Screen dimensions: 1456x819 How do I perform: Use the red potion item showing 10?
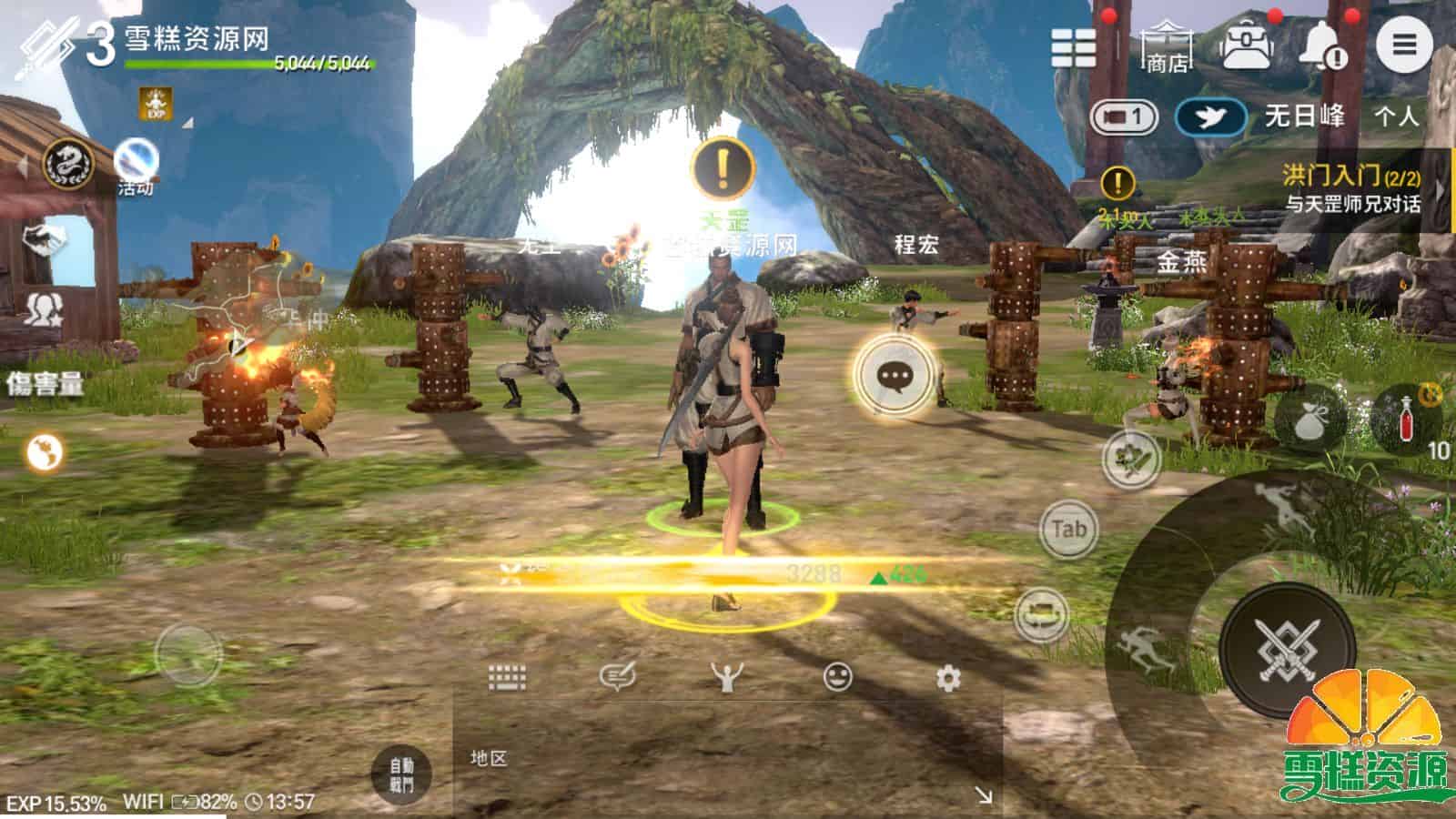pos(1406,419)
